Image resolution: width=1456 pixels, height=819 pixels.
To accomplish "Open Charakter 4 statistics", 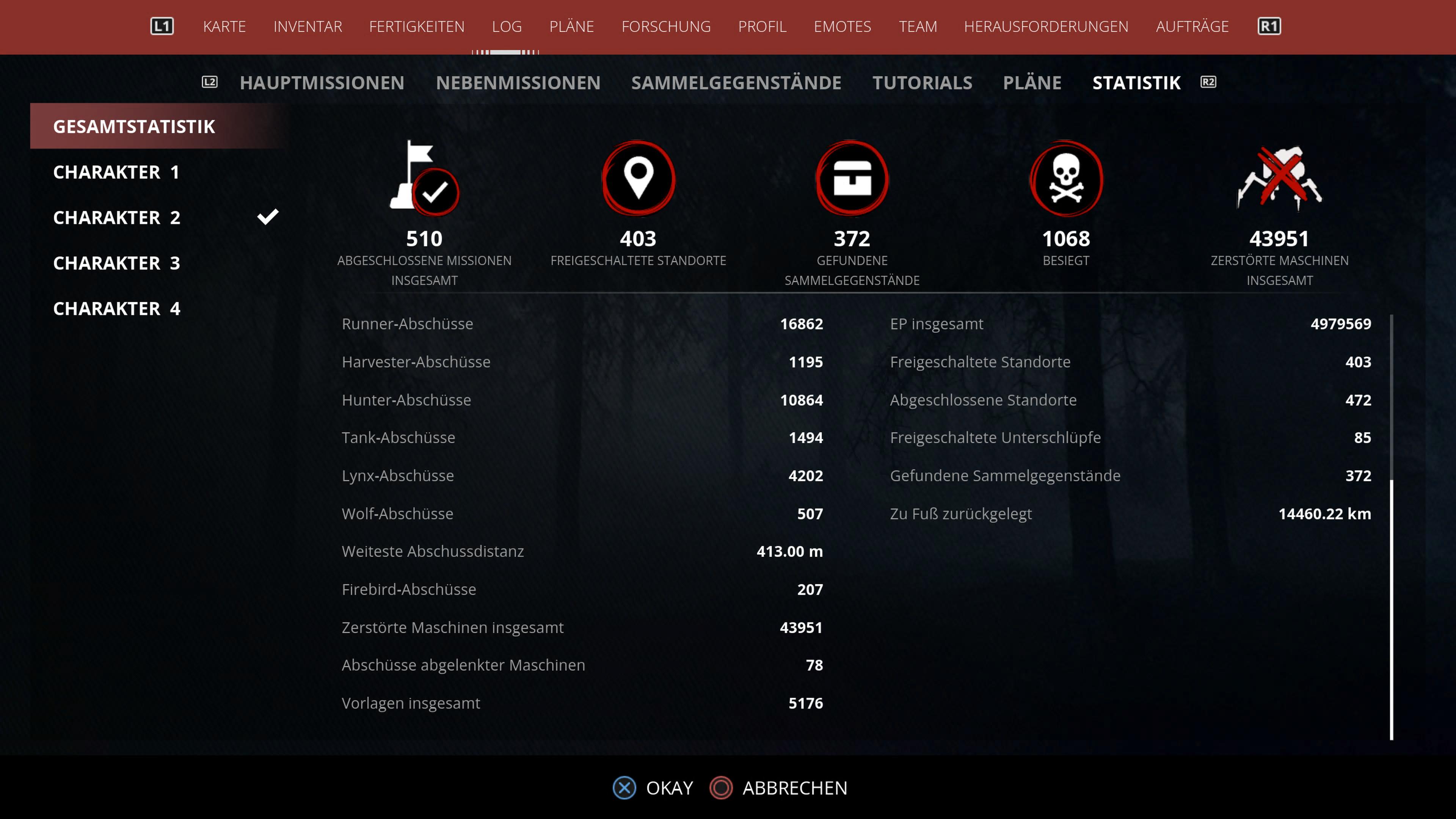I will [x=116, y=309].
